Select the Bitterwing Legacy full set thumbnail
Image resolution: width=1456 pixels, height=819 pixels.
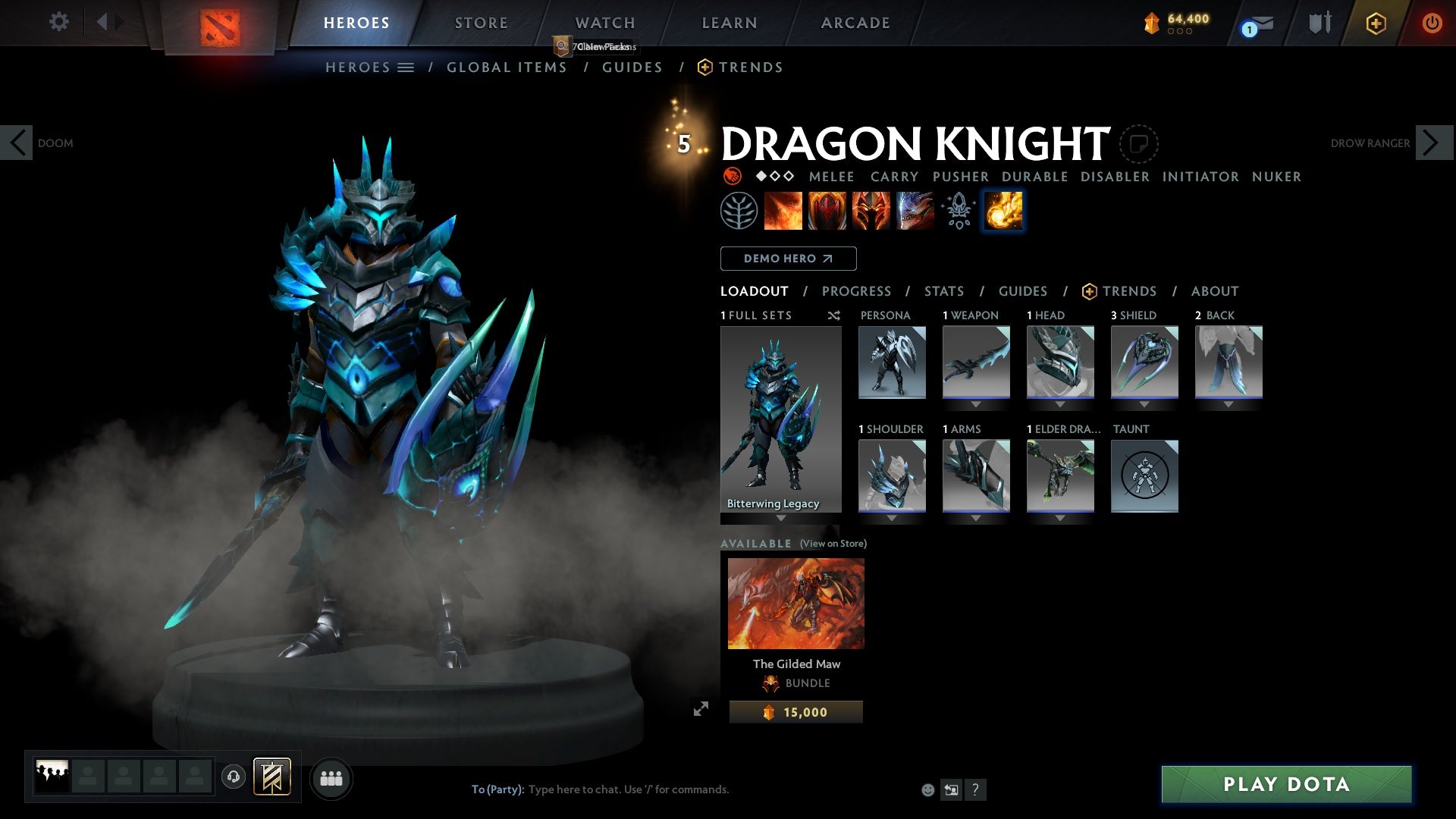click(780, 417)
